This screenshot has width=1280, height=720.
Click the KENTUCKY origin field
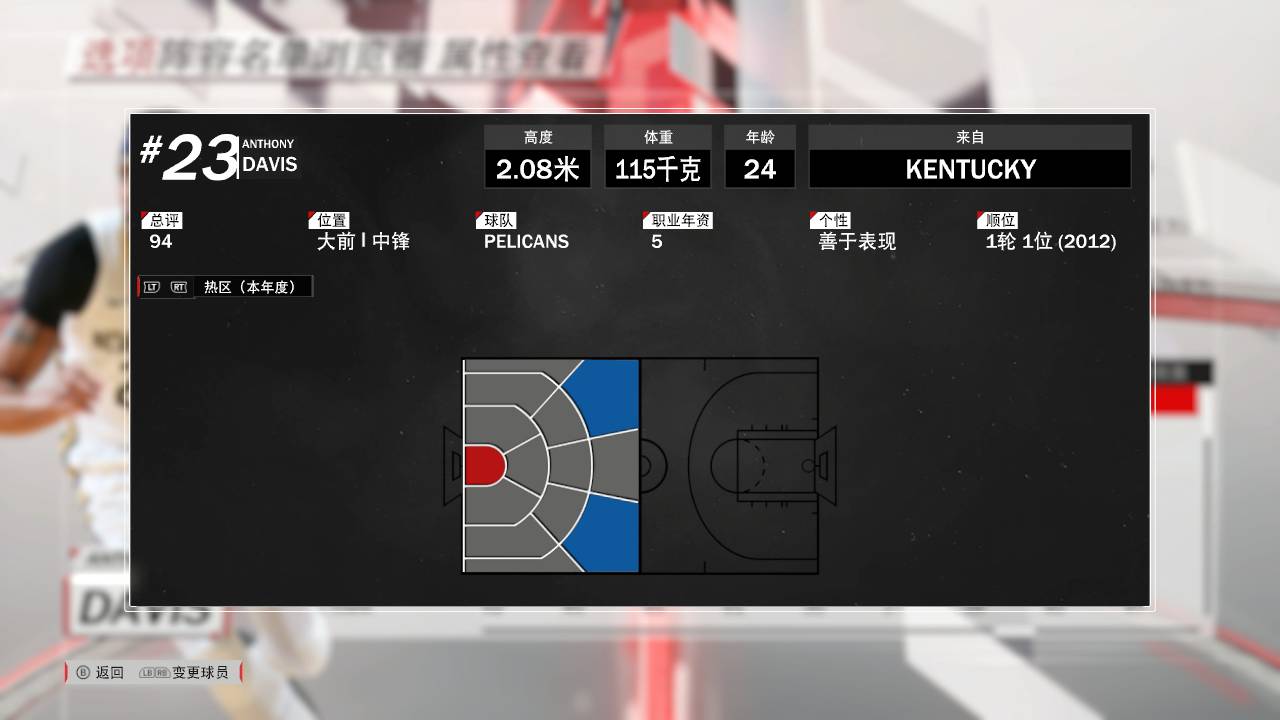click(968, 168)
